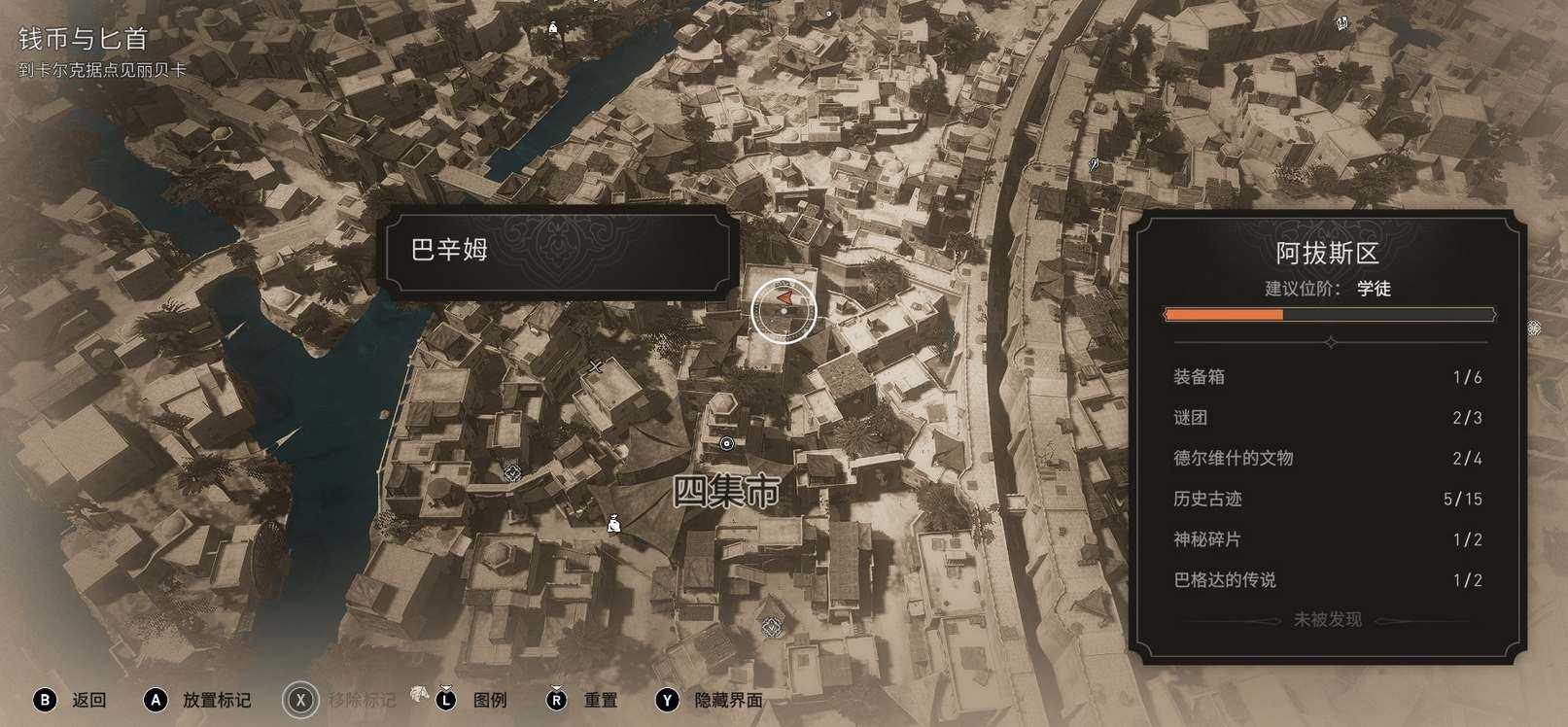The width and height of the screenshot is (1568, 727).
Task: Expand the 未被发现 undiscovered section
Action: click(x=1329, y=619)
